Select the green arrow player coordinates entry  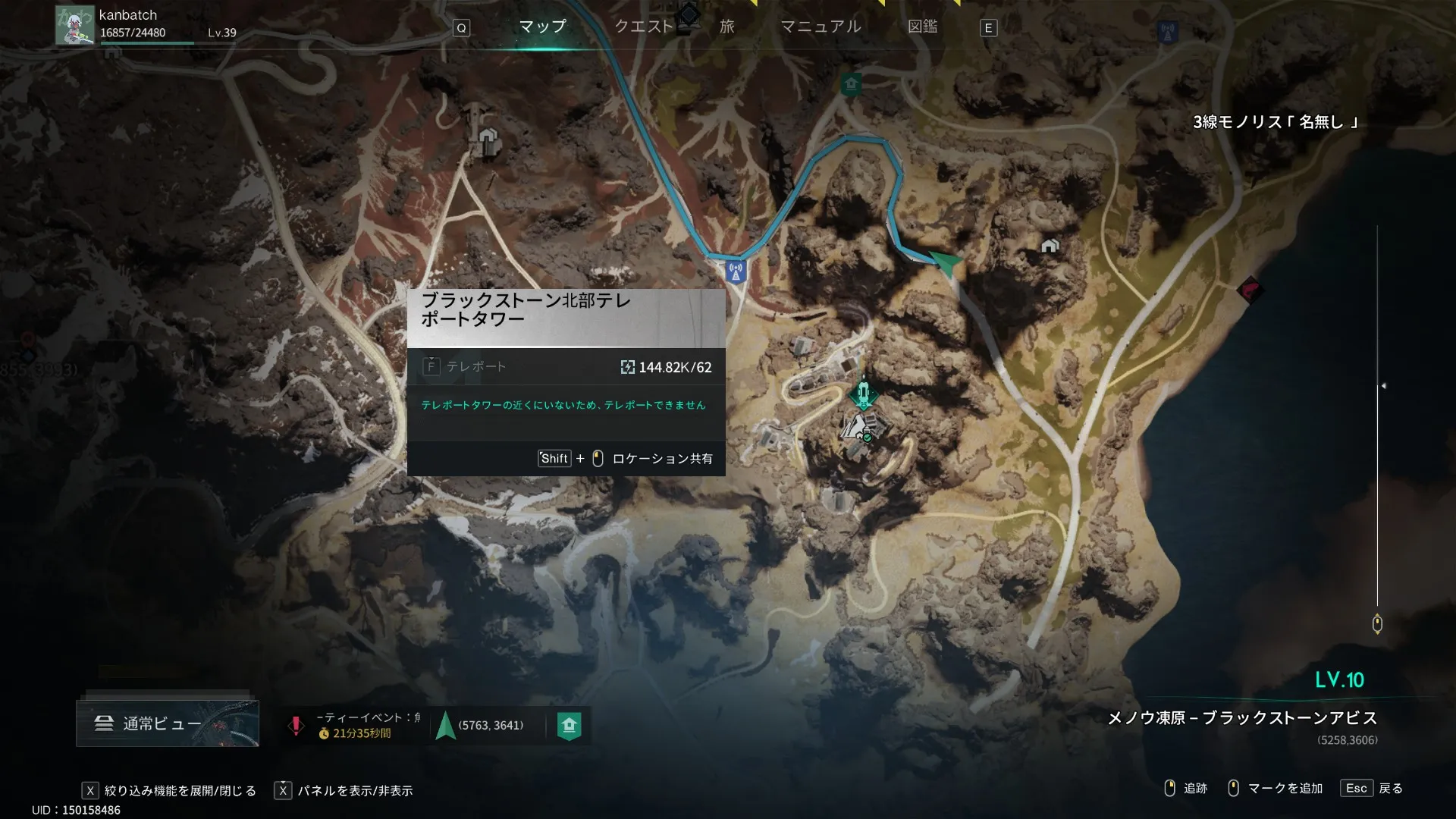click(x=481, y=726)
